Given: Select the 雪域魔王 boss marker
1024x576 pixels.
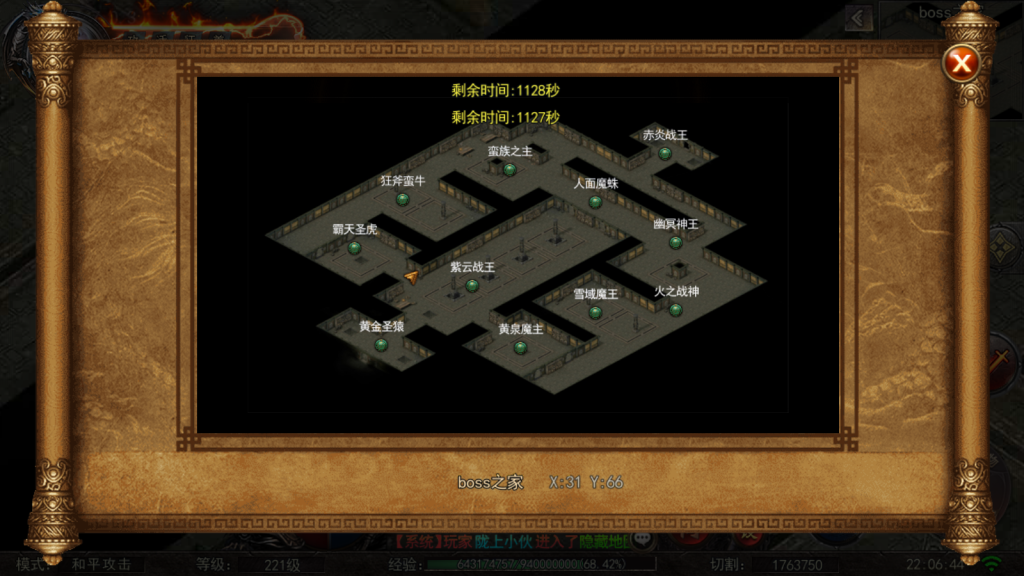Looking at the screenshot, I should tap(595, 312).
